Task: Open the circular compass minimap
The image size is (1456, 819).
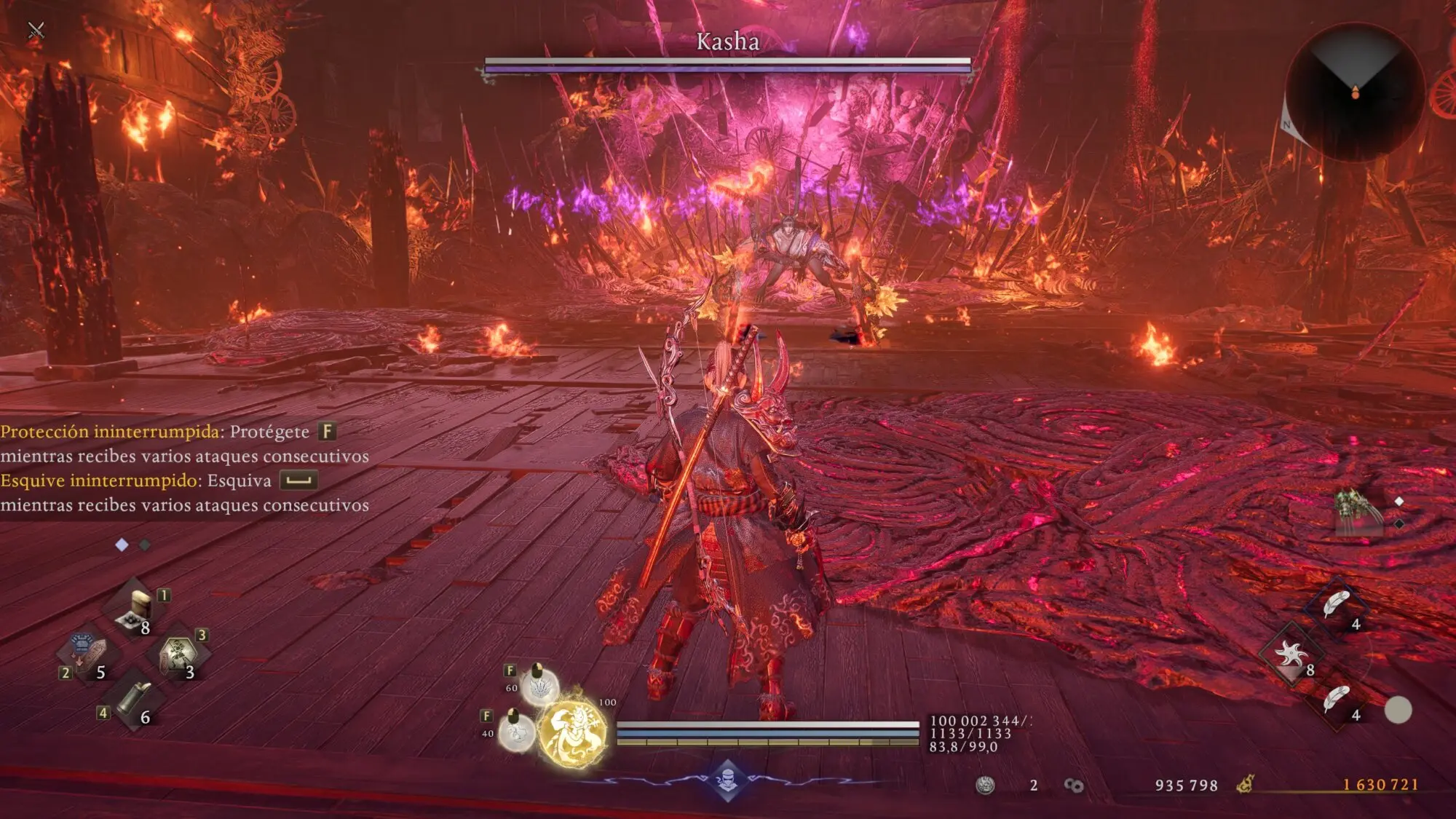Action: [1355, 92]
